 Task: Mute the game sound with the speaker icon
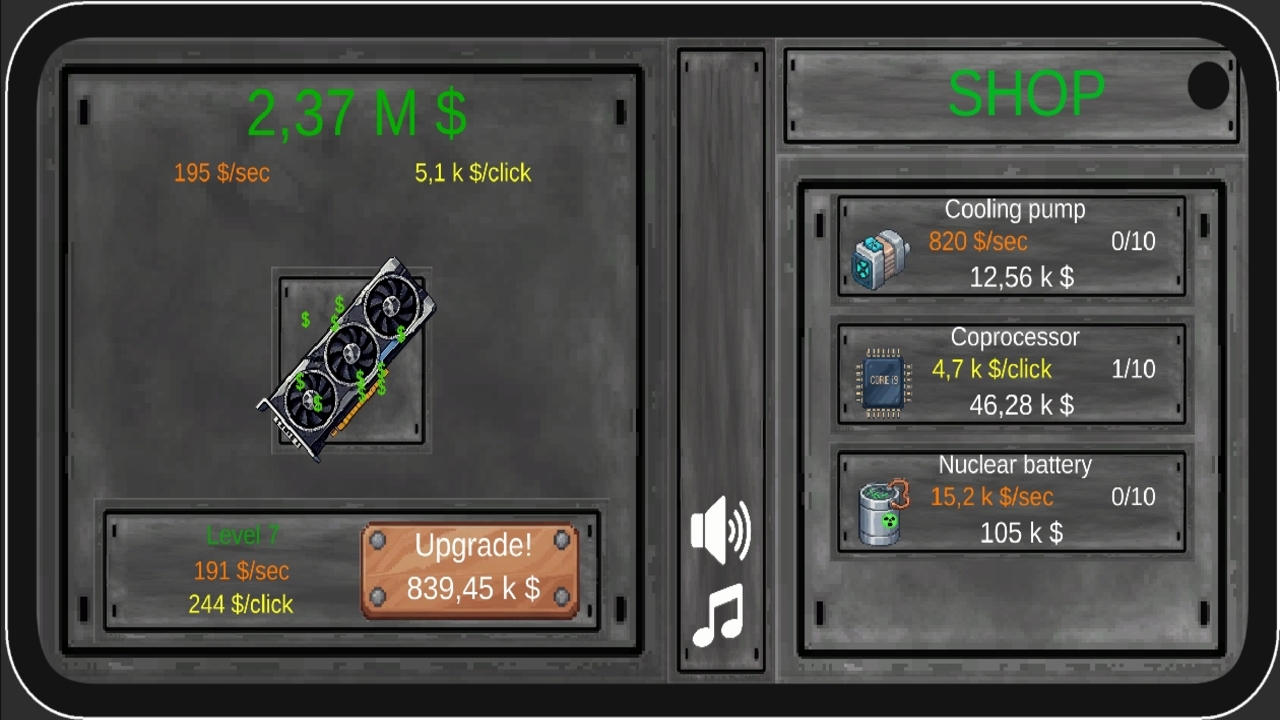[720, 530]
